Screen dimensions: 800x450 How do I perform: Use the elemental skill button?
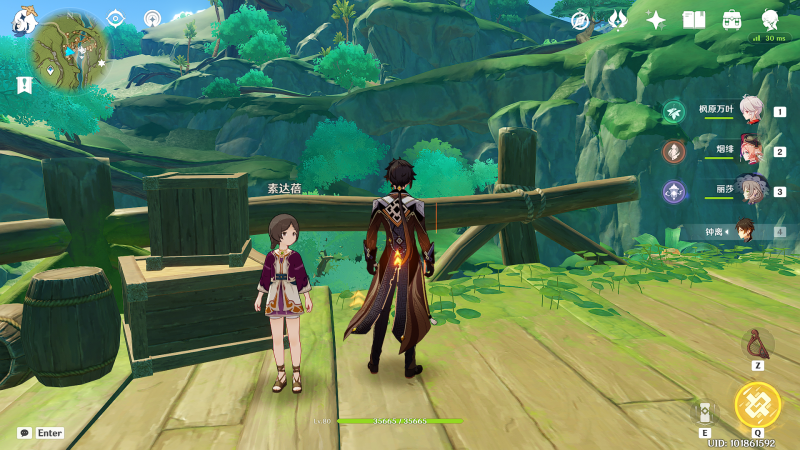point(704,411)
